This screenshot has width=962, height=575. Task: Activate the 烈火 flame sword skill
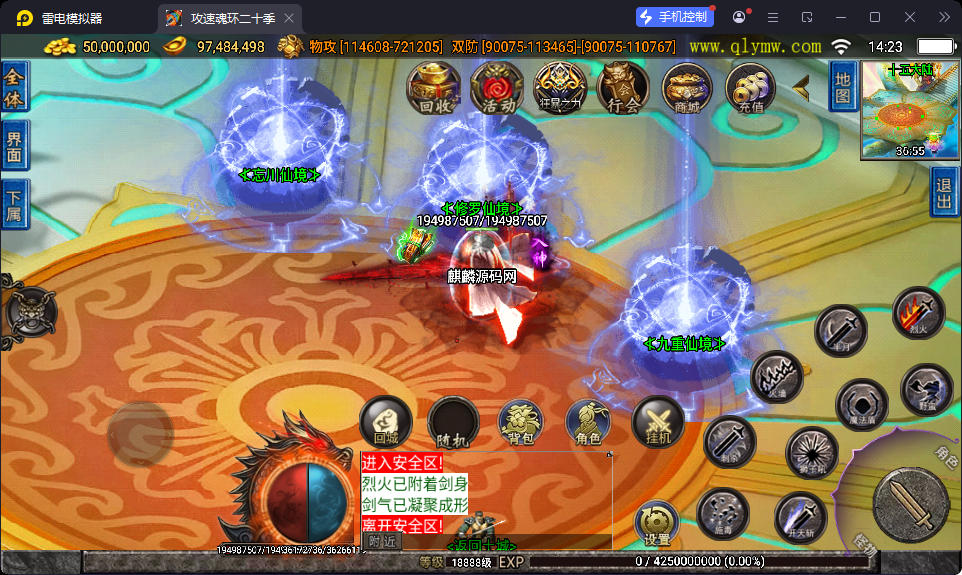pos(918,312)
